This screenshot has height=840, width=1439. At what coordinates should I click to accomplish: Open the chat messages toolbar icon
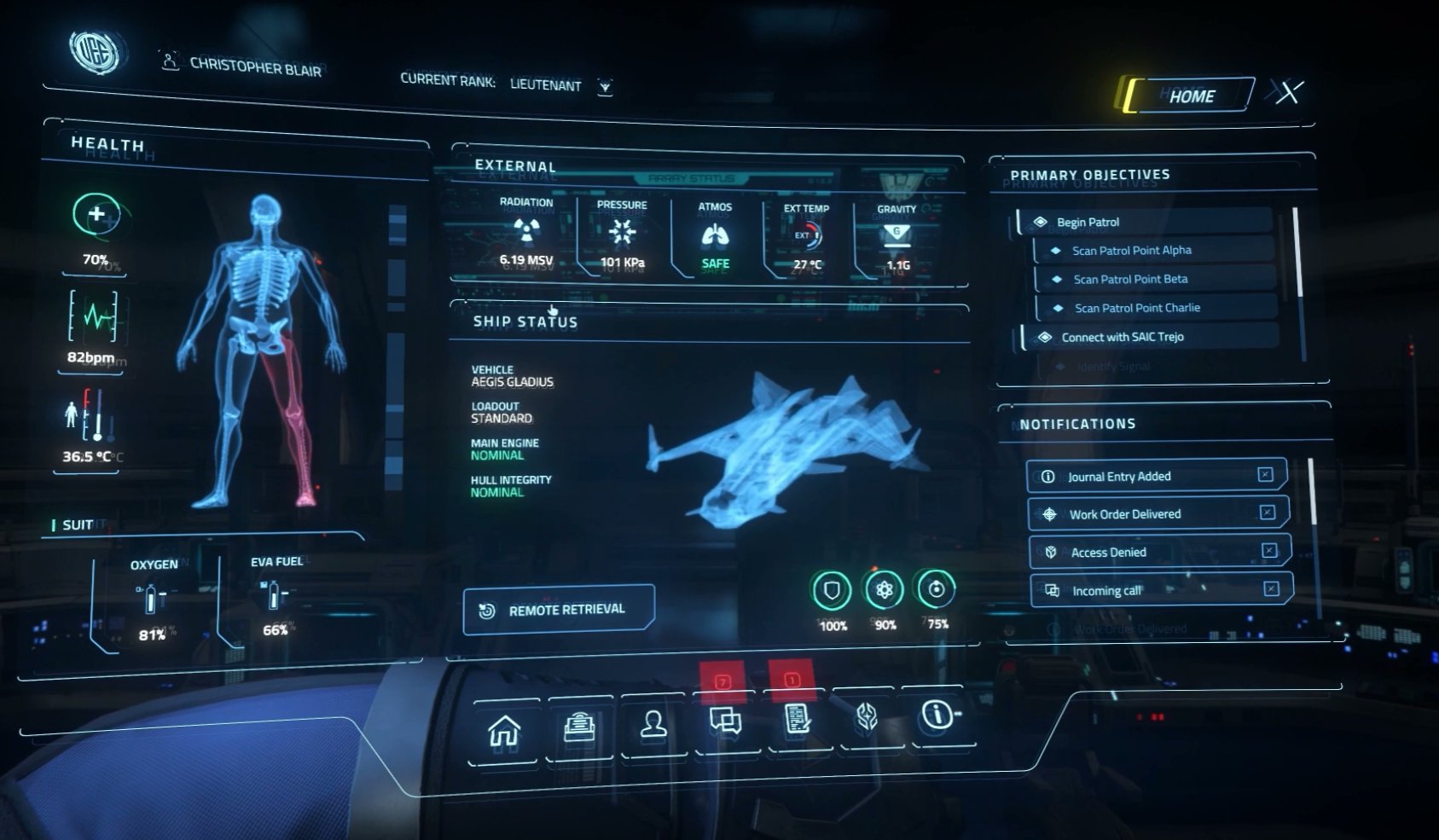(726, 721)
